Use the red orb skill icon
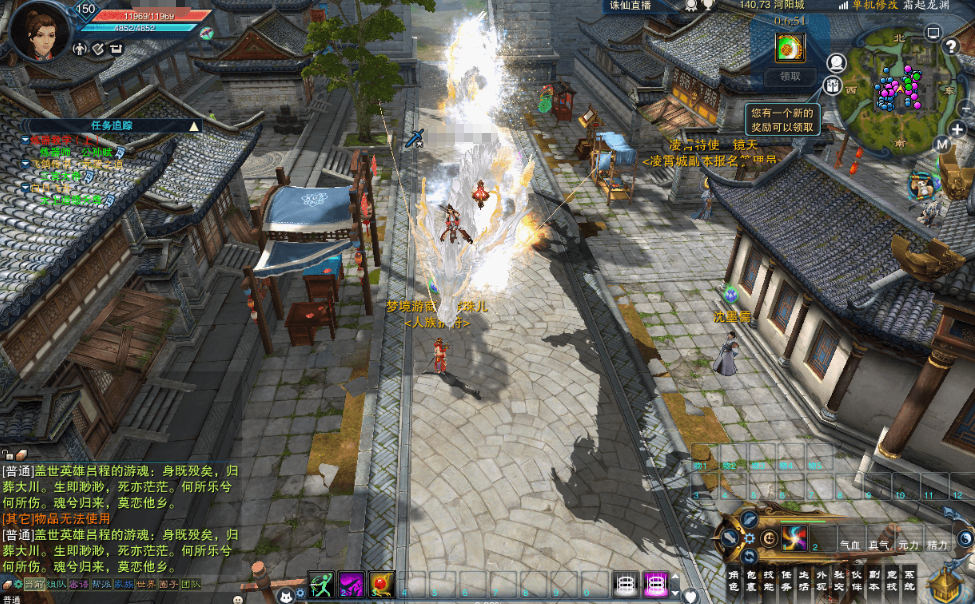This screenshot has width=975, height=604. point(381,583)
